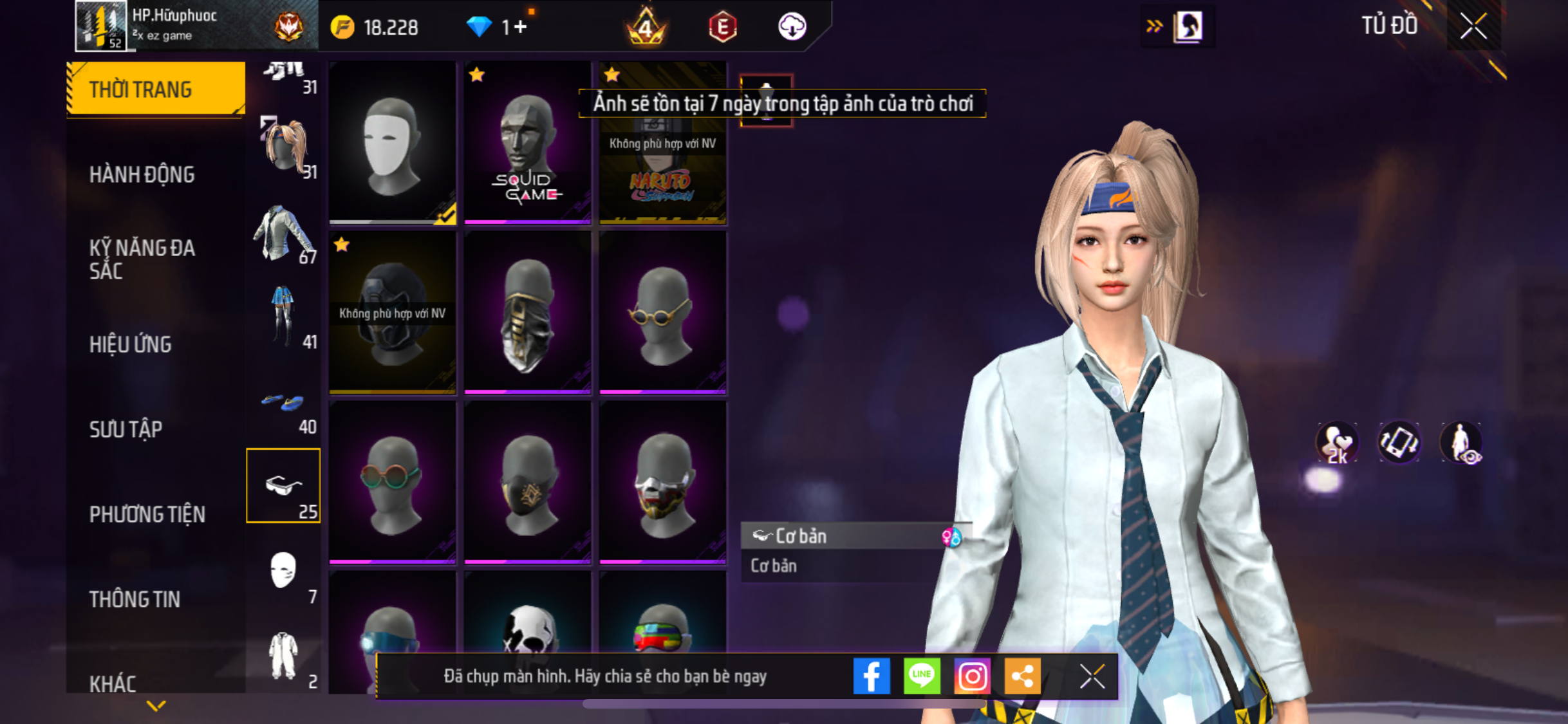
Task: Open the PHƯƠNG TIỆN category
Action: coord(147,514)
